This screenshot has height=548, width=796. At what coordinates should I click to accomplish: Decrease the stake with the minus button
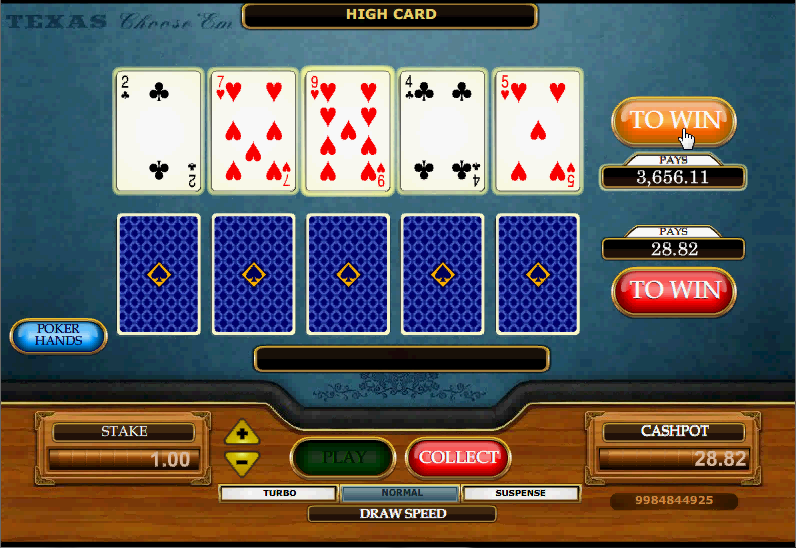pyautogui.click(x=242, y=461)
